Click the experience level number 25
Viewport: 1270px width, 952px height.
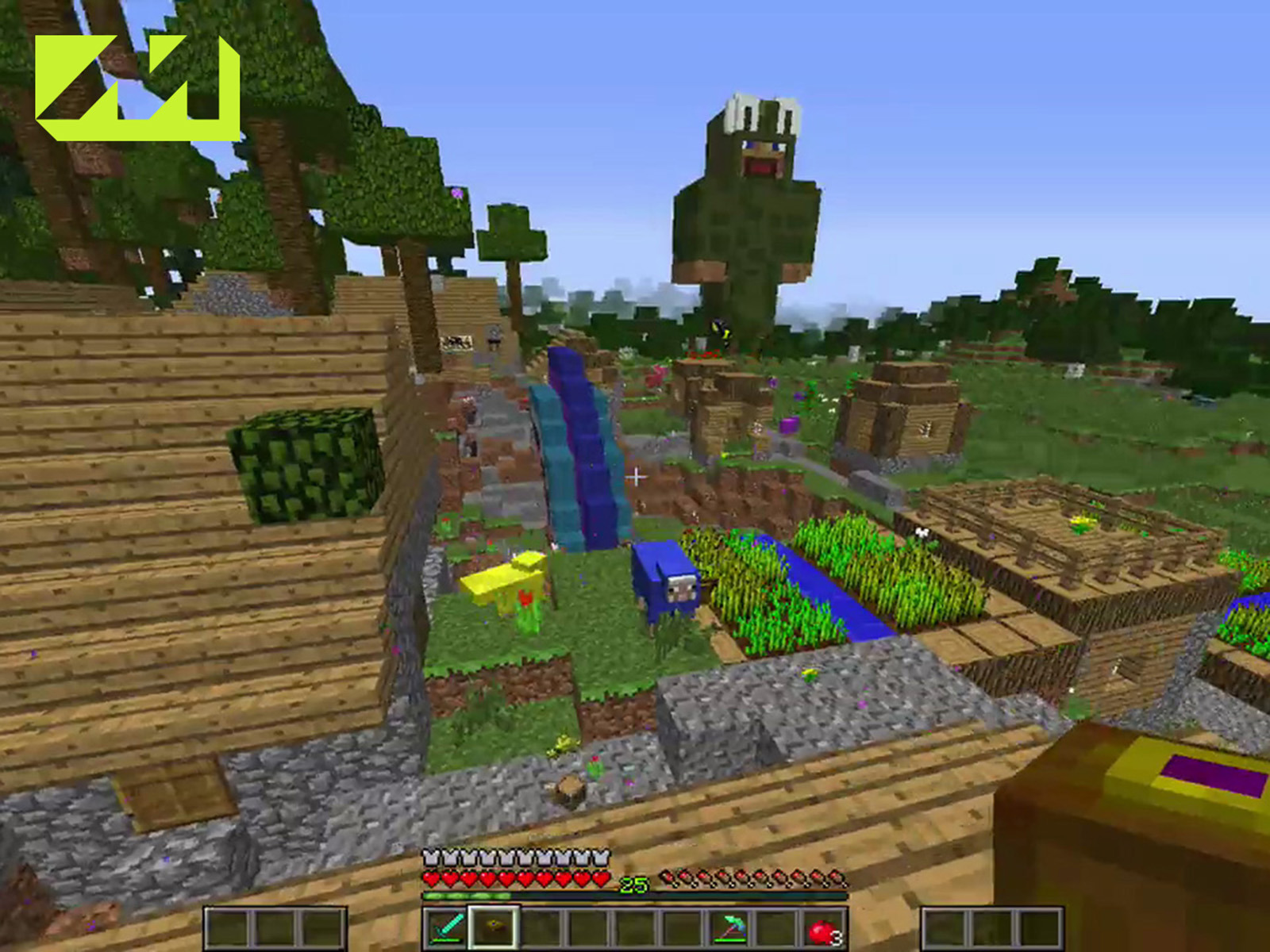coord(632,882)
